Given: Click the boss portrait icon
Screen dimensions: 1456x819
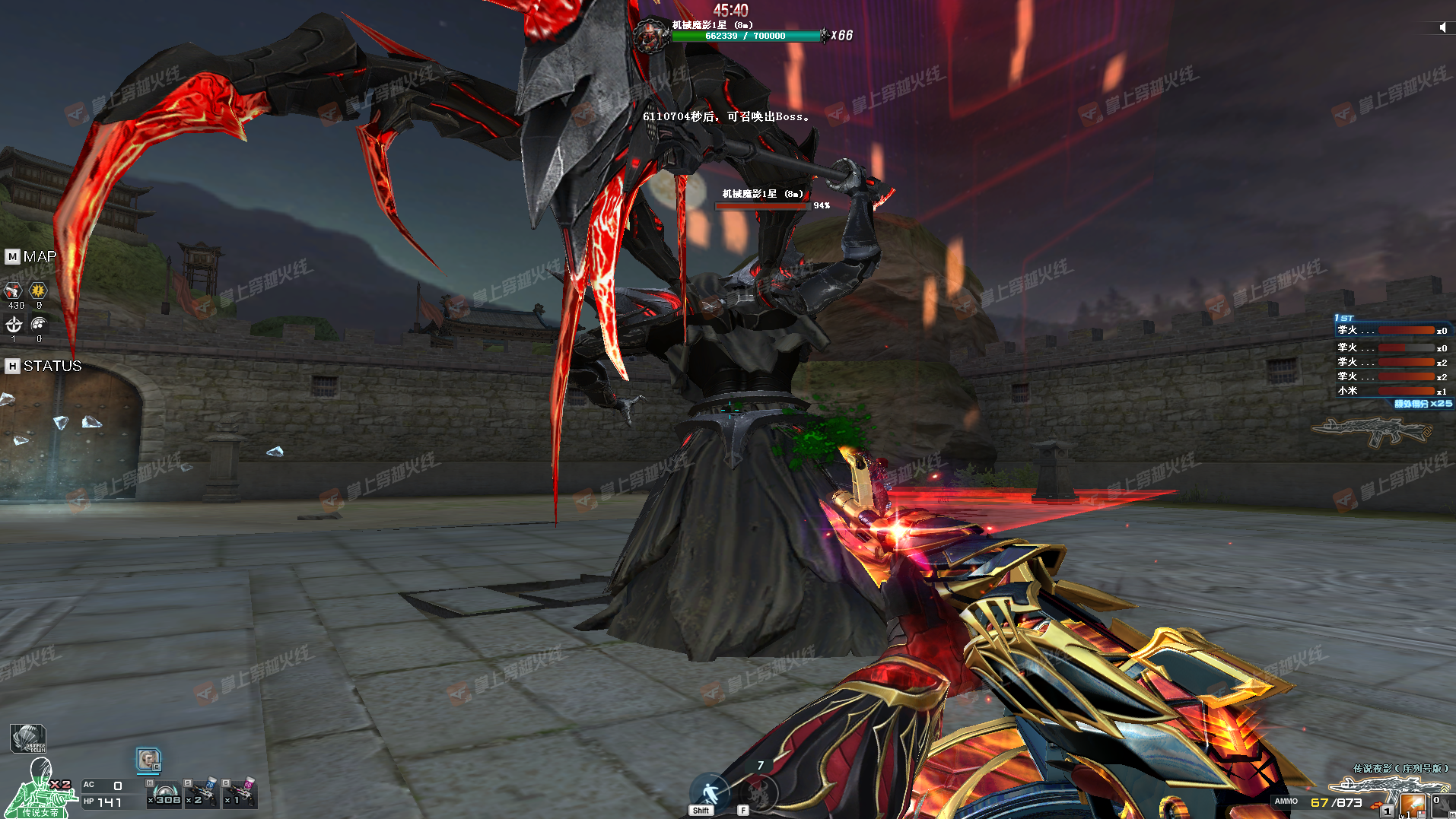Looking at the screenshot, I should coord(650,35).
